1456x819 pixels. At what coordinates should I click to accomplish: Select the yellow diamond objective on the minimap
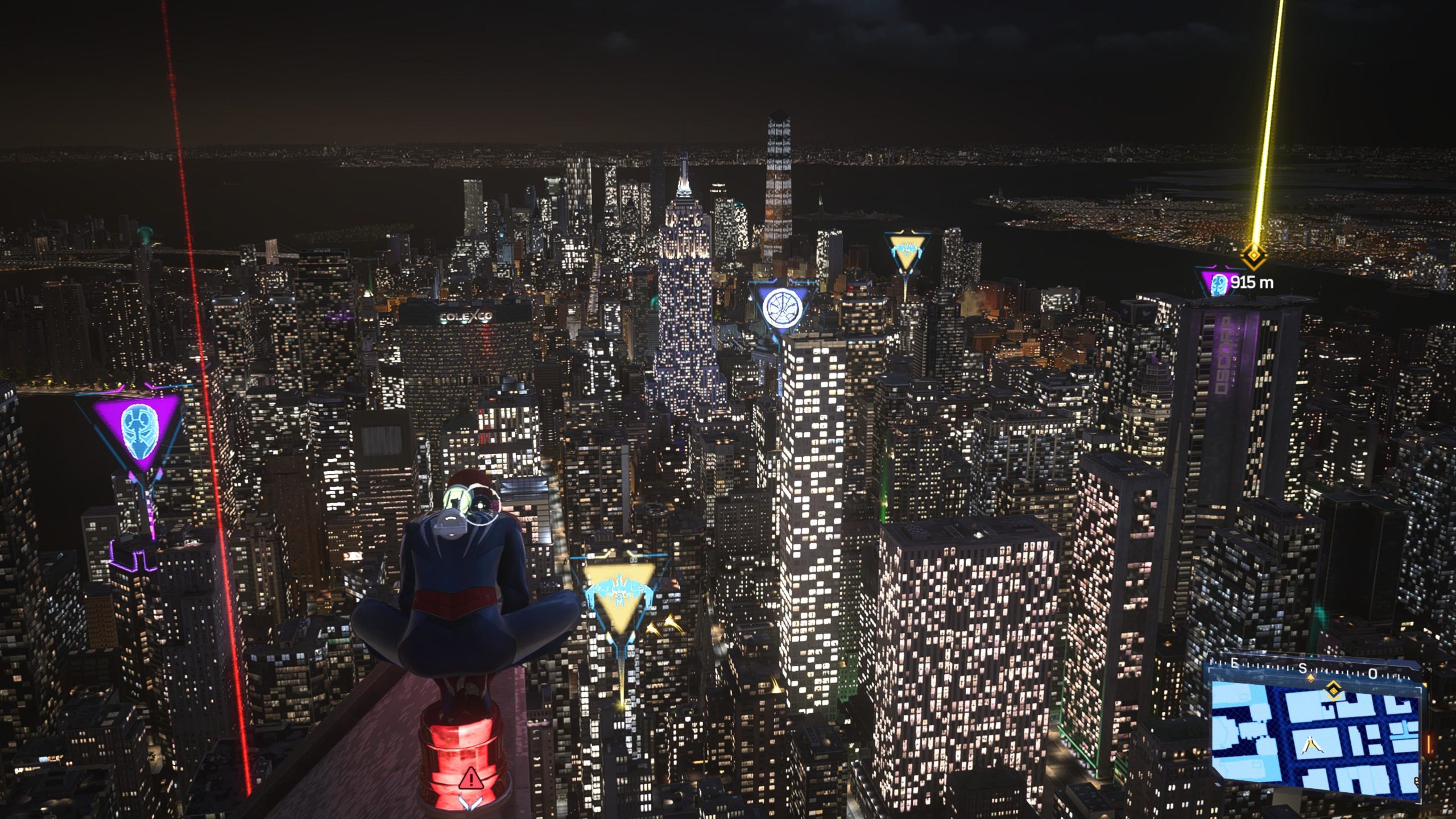(x=1333, y=691)
